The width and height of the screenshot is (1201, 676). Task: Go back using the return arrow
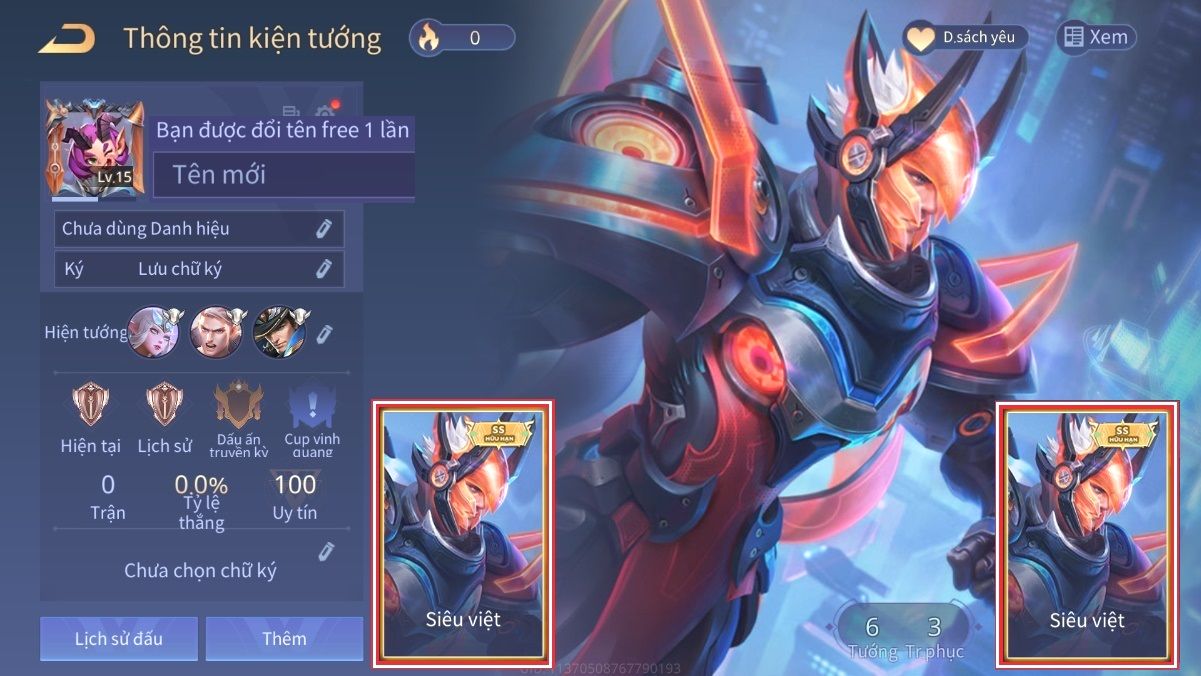click(67, 39)
